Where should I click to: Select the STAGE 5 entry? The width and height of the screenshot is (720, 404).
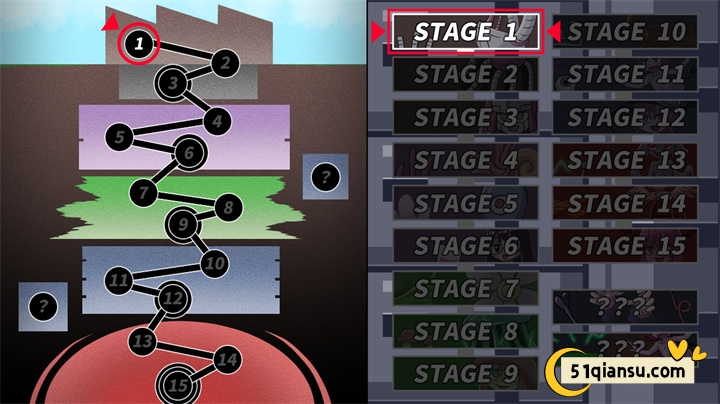tap(466, 202)
